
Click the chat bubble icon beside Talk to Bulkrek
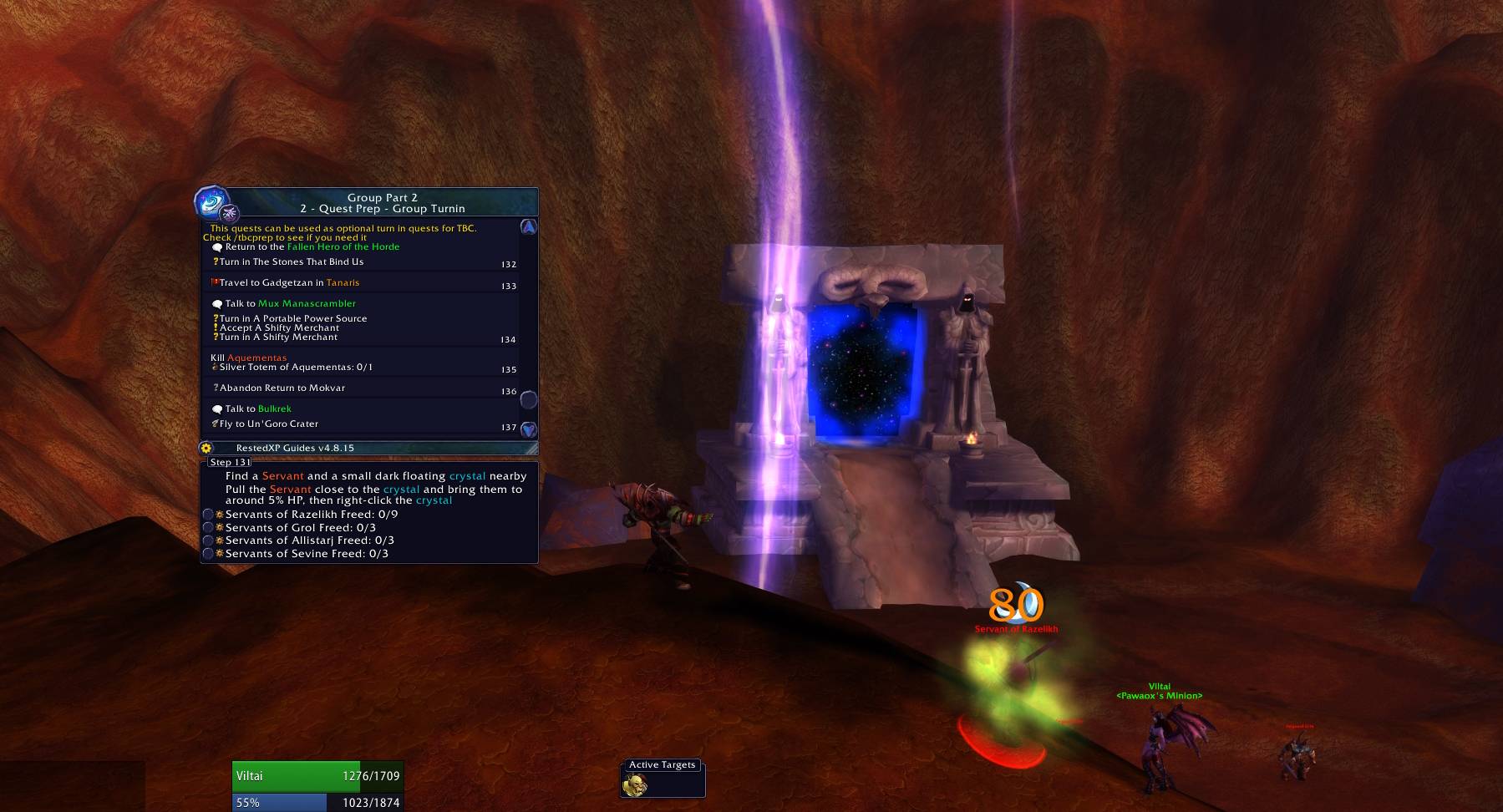pyautogui.click(x=218, y=409)
